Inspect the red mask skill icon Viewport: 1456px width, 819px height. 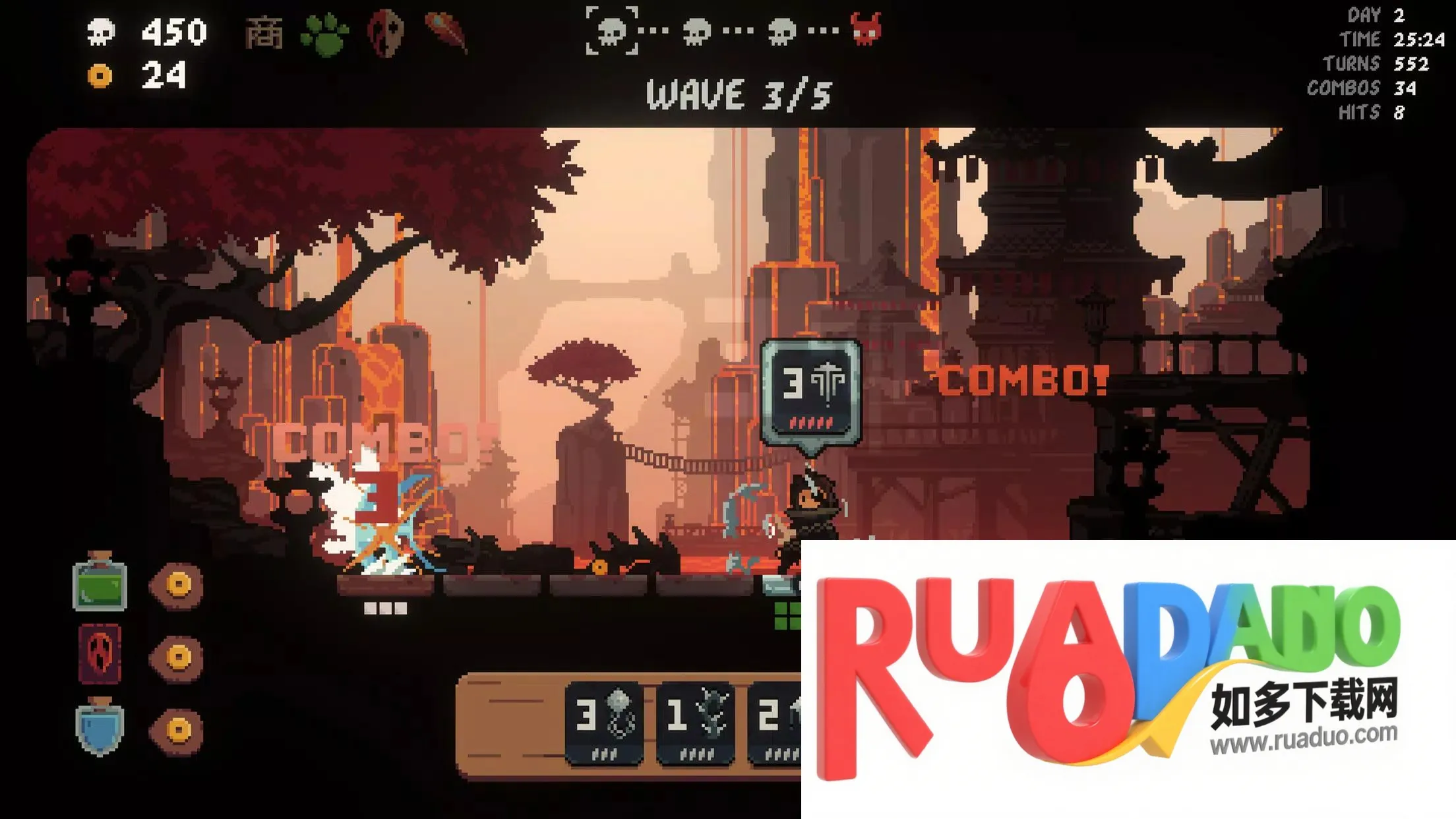(x=386, y=33)
